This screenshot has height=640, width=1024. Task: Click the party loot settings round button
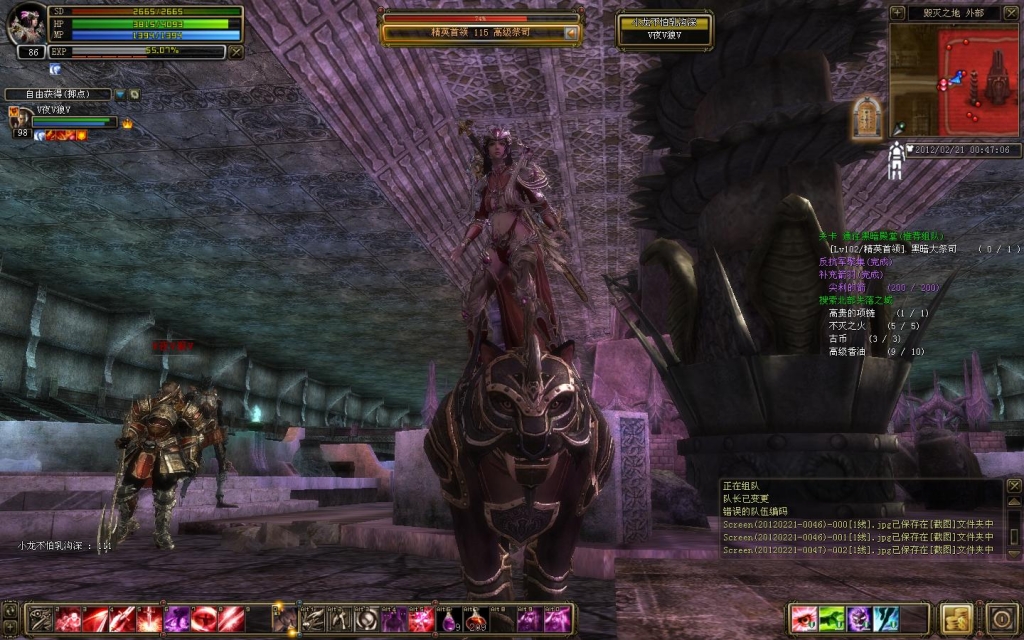(134, 95)
